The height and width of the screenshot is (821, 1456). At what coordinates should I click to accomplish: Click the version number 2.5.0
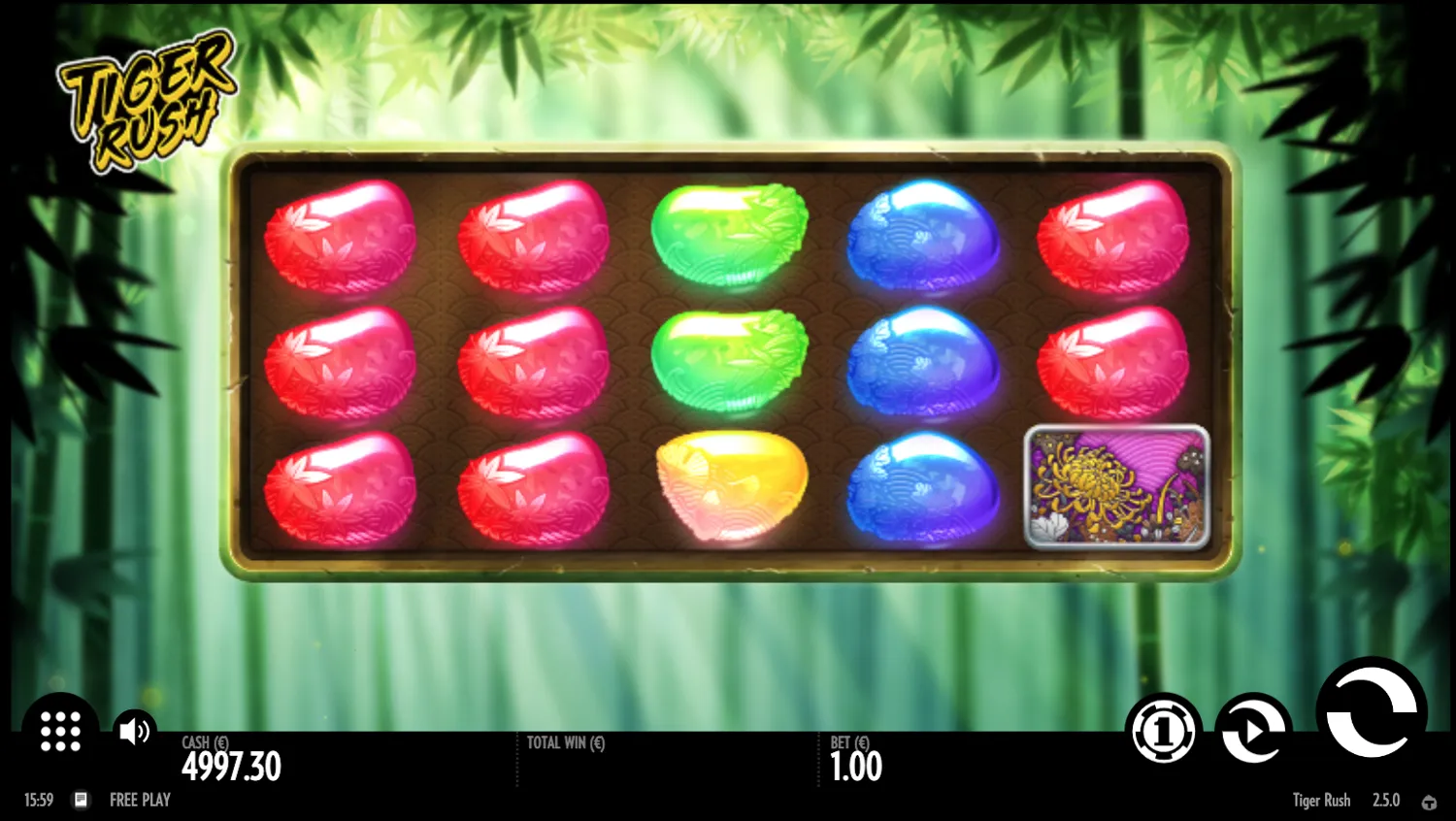click(x=1386, y=800)
